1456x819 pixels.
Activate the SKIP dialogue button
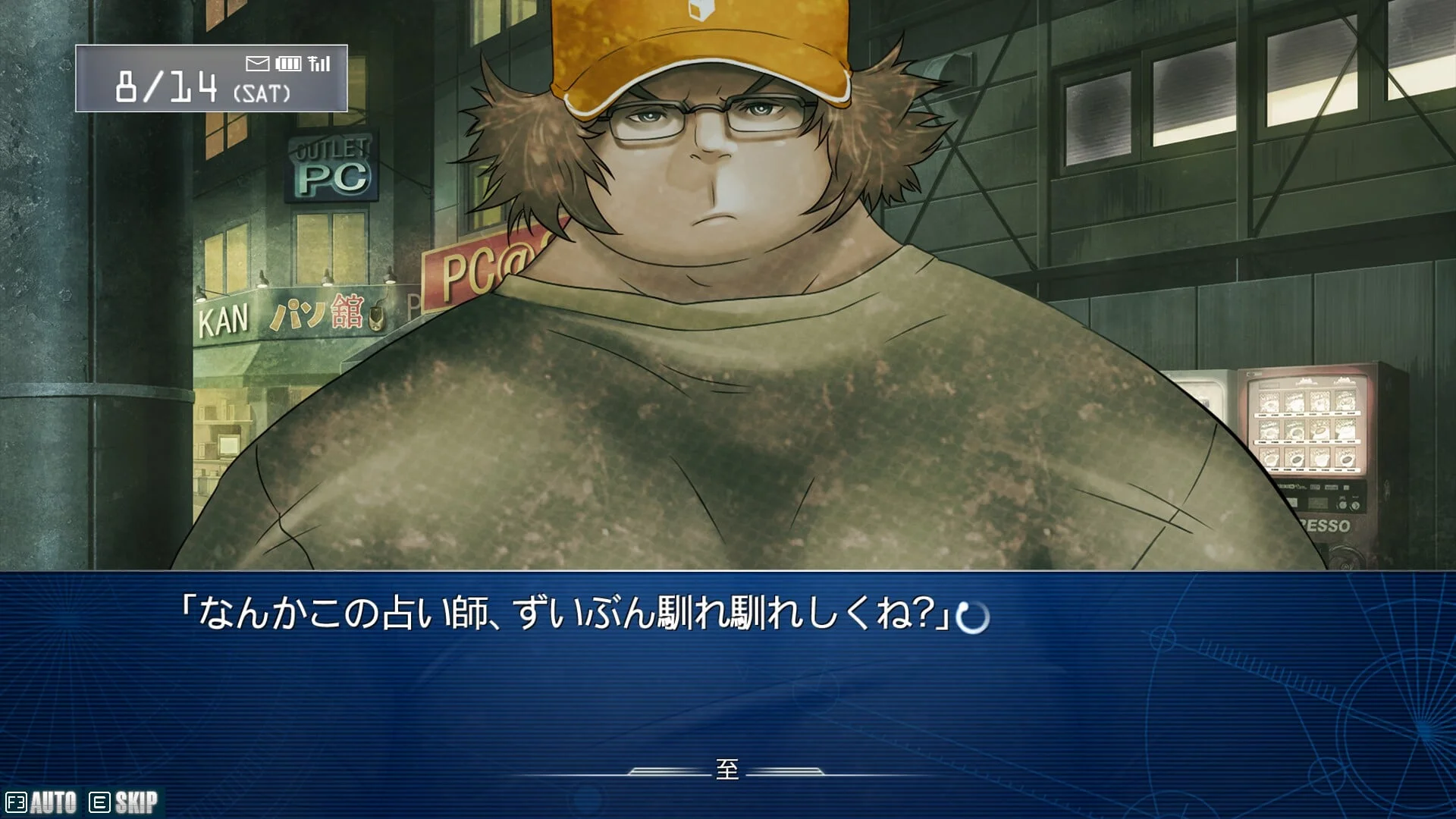(x=124, y=802)
